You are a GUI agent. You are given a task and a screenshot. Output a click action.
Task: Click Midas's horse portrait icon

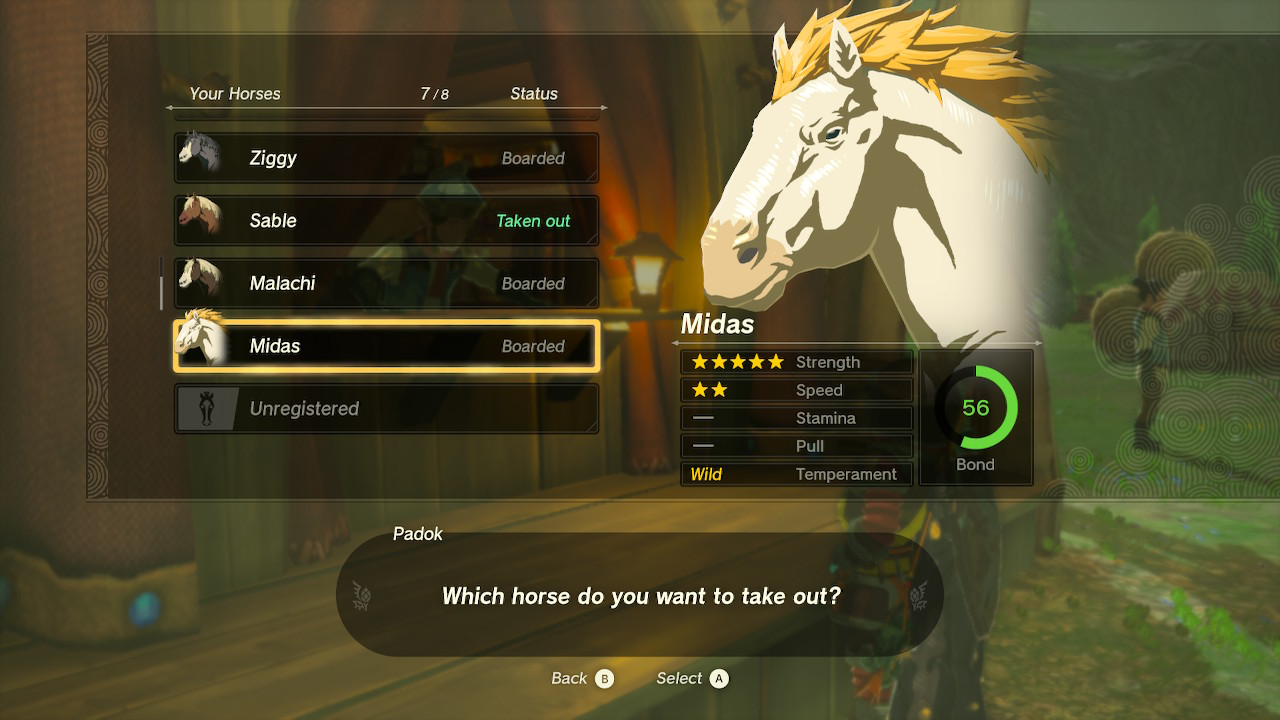click(x=200, y=345)
